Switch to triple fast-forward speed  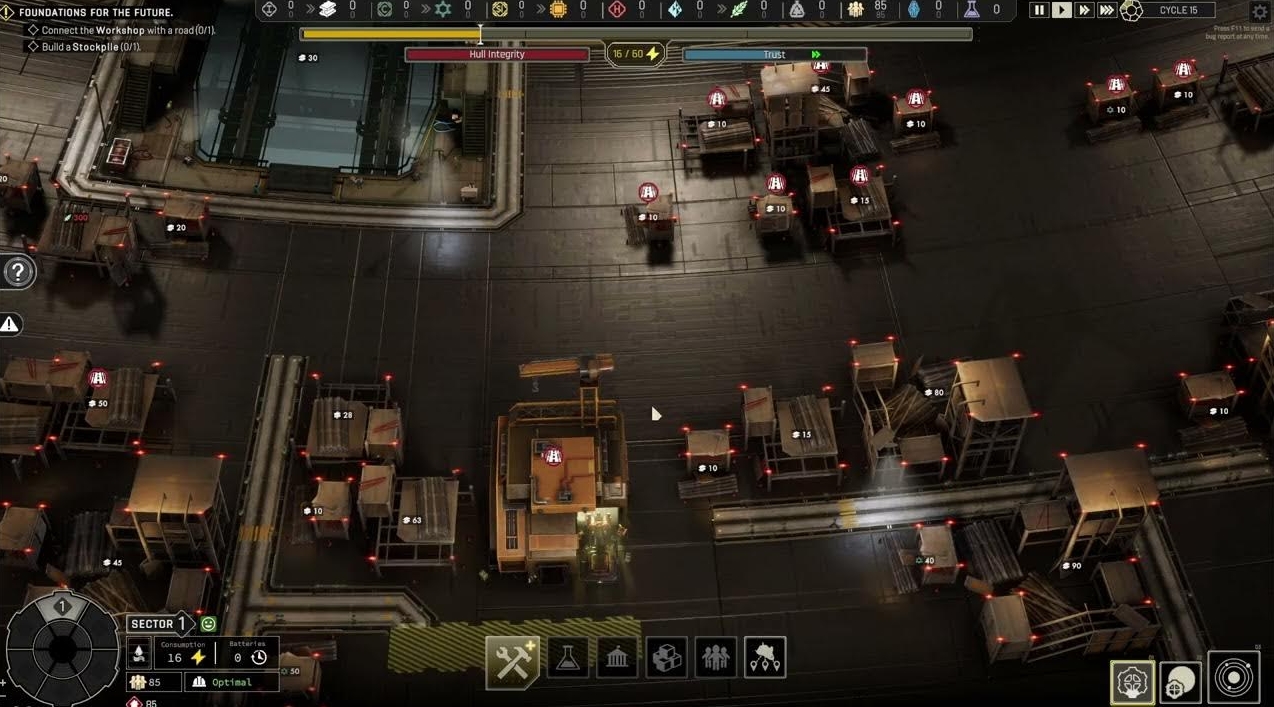click(x=1107, y=10)
